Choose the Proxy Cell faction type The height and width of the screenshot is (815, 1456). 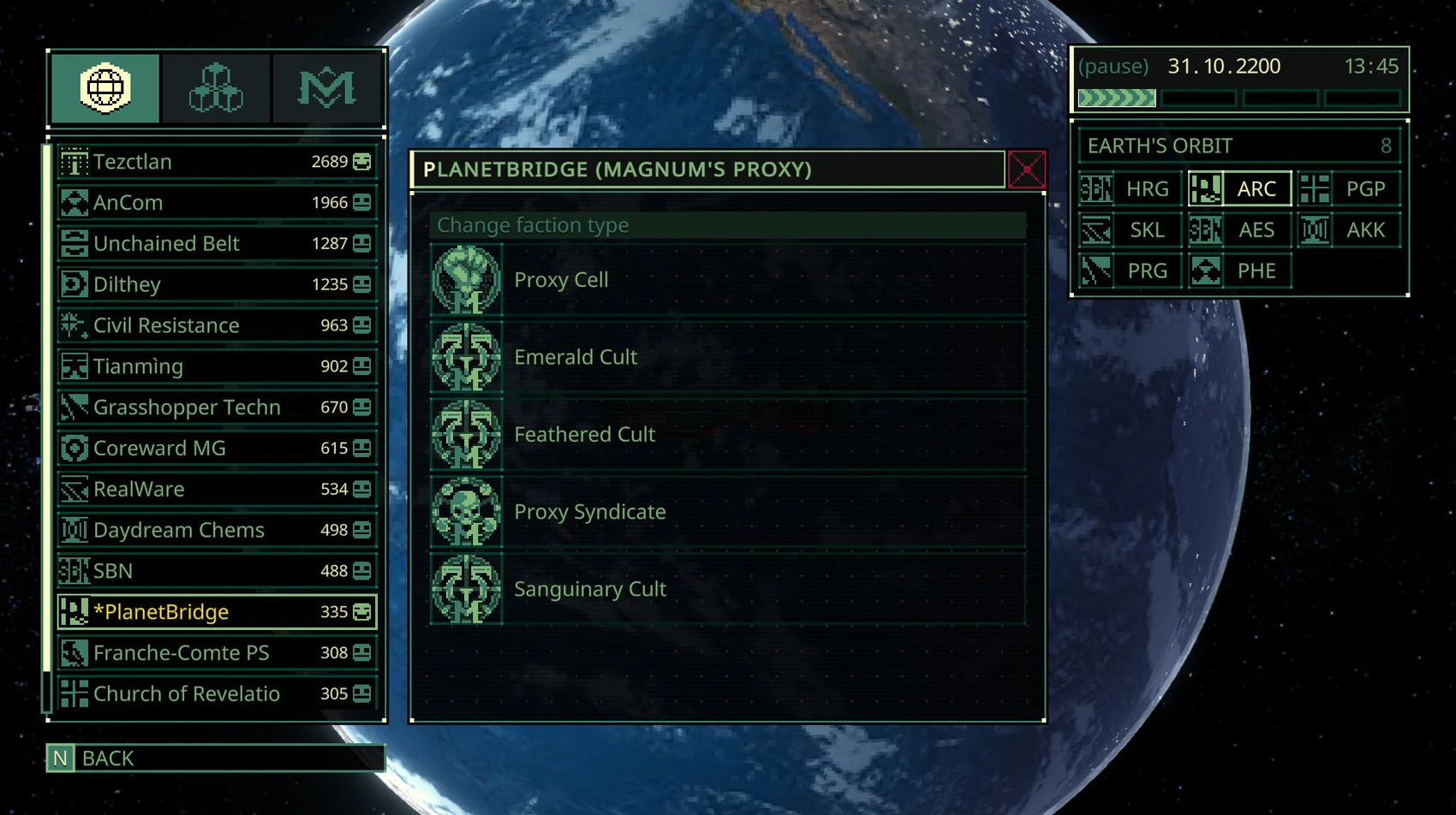728,280
